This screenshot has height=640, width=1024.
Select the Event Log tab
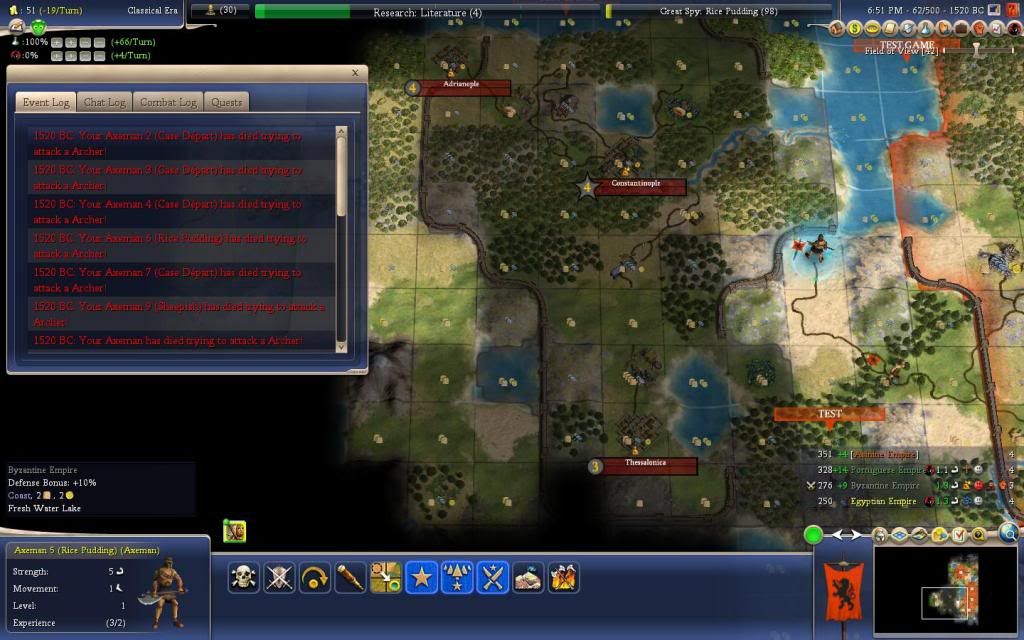click(46, 102)
